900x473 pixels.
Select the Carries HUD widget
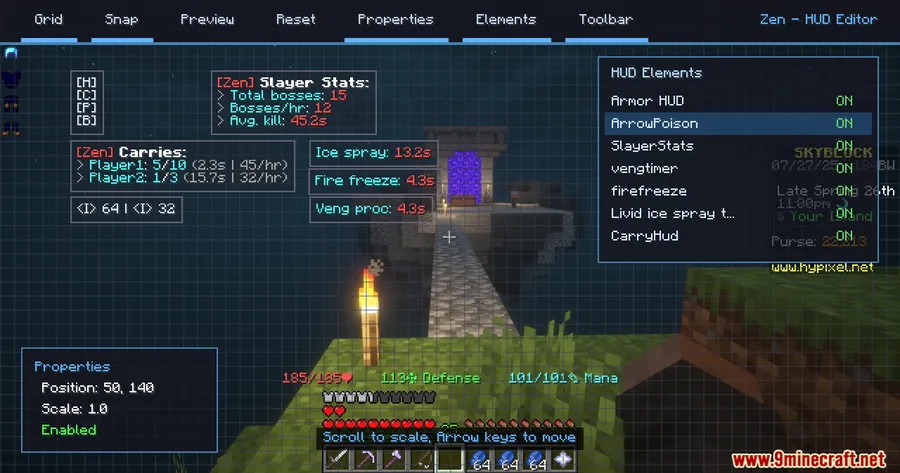(x=184, y=164)
